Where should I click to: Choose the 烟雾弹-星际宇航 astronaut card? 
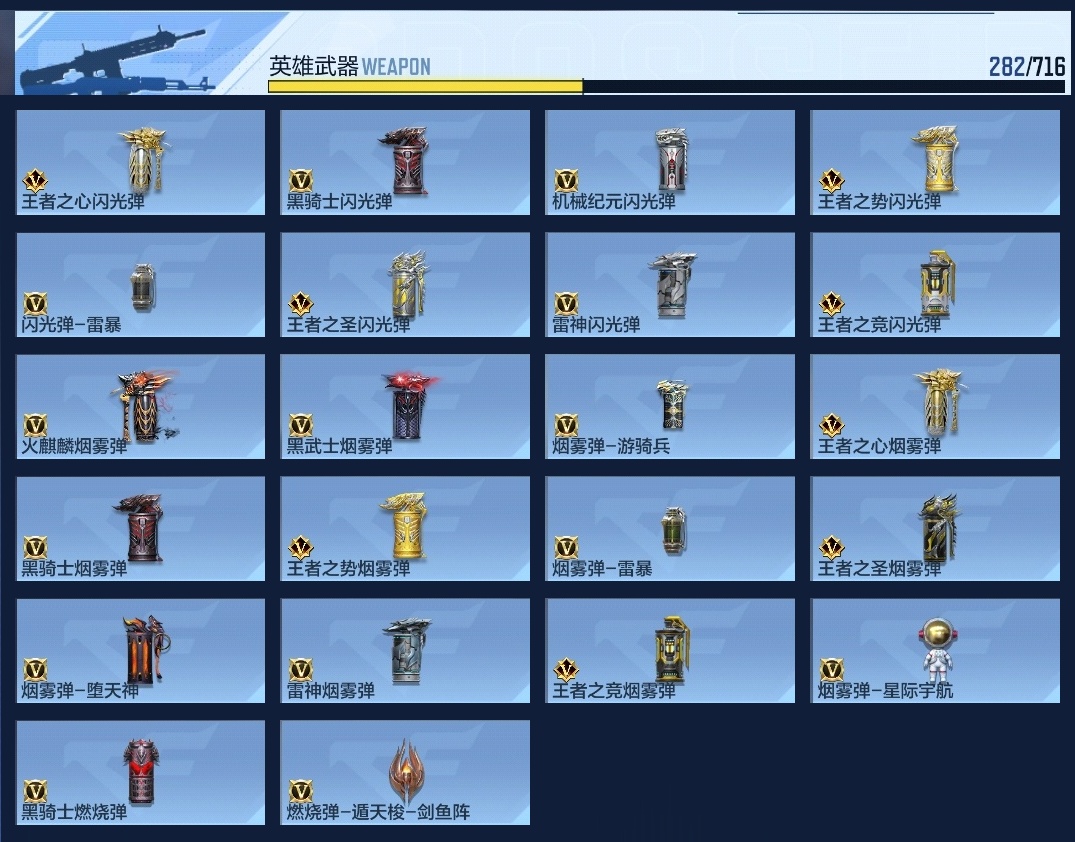[x=935, y=651]
